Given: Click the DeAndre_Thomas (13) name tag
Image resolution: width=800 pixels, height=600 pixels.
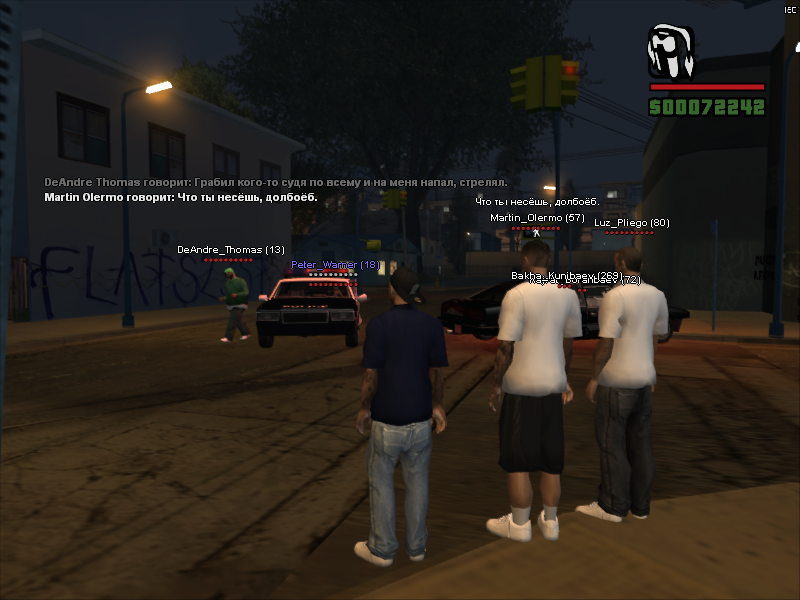Looking at the screenshot, I should click(231, 249).
